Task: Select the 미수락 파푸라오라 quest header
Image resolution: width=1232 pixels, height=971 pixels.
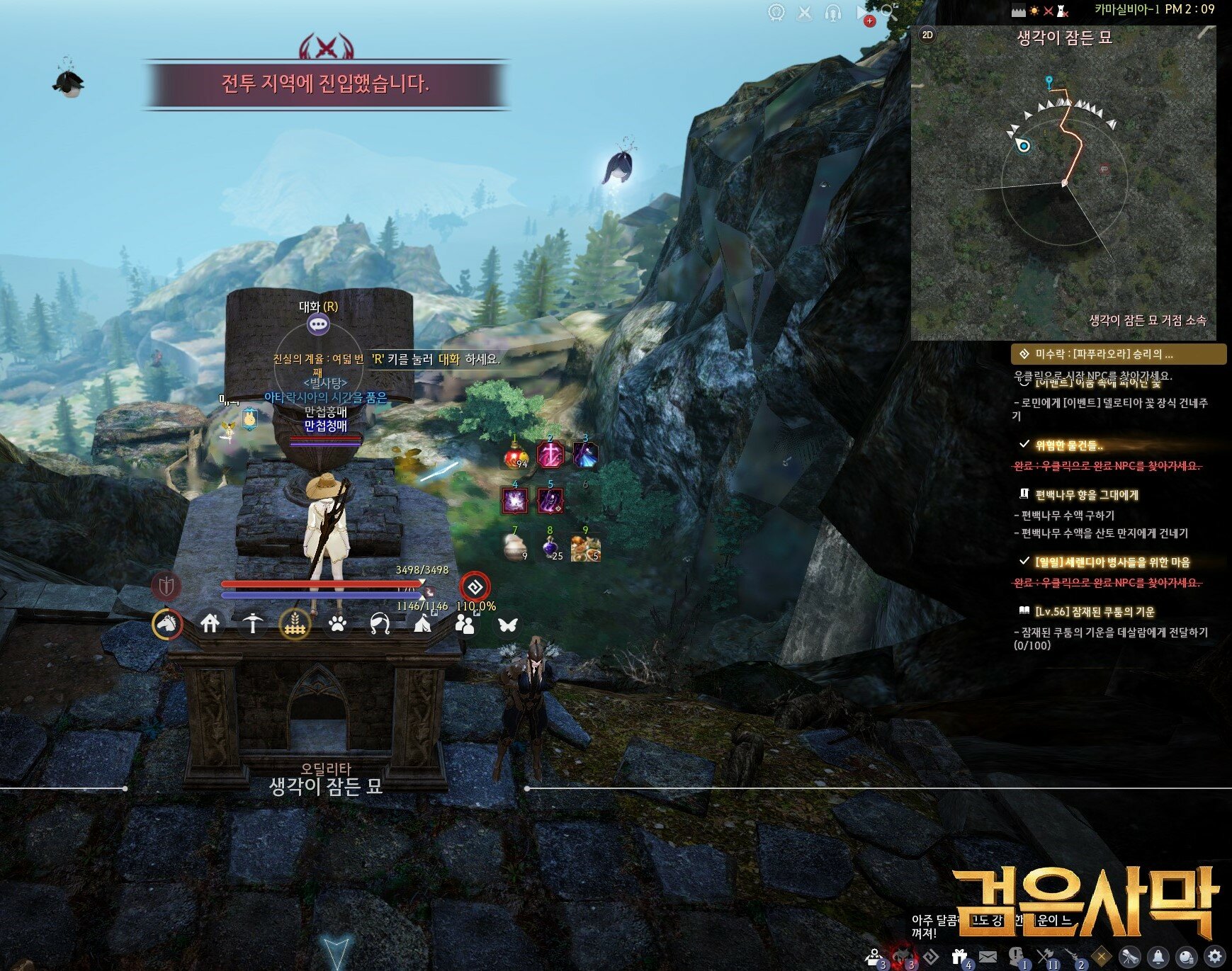Action: tap(1118, 354)
